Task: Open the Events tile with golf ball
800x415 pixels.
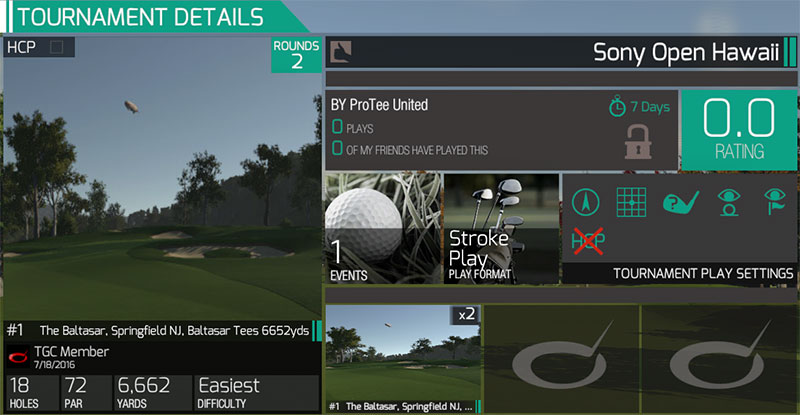Action: click(x=383, y=229)
